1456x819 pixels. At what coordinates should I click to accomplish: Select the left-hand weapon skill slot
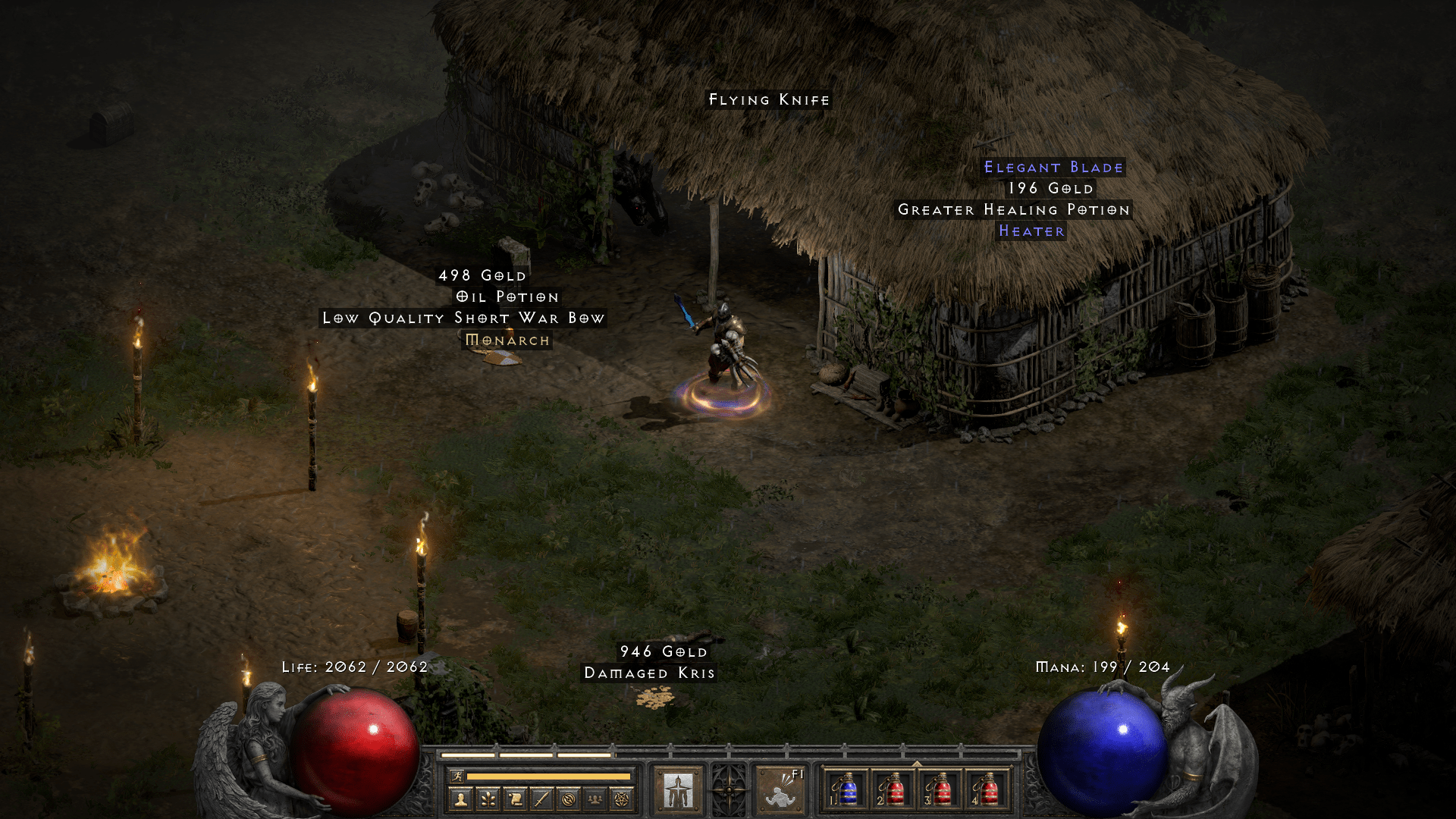680,792
